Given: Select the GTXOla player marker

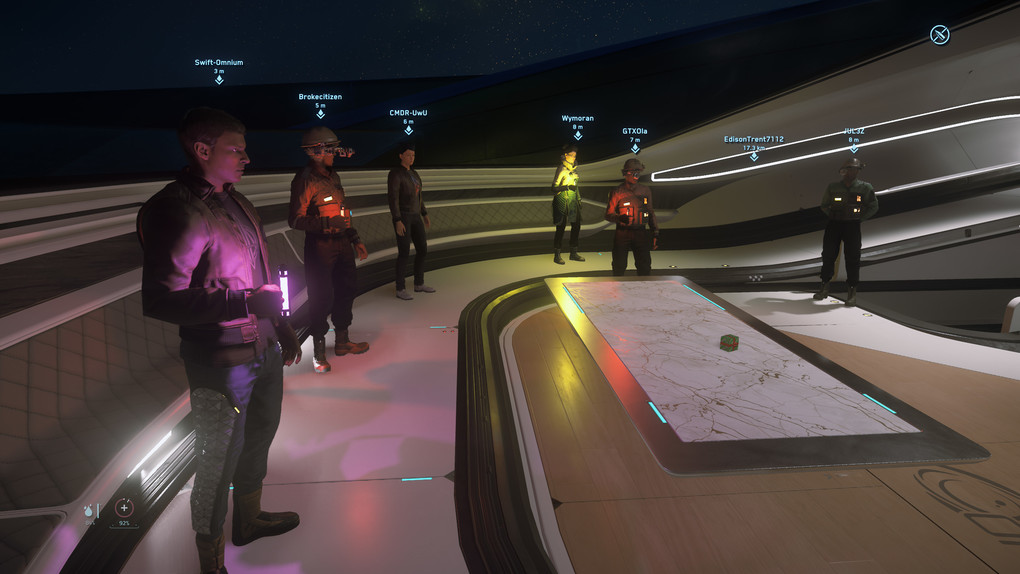Looking at the screenshot, I should (635, 147).
